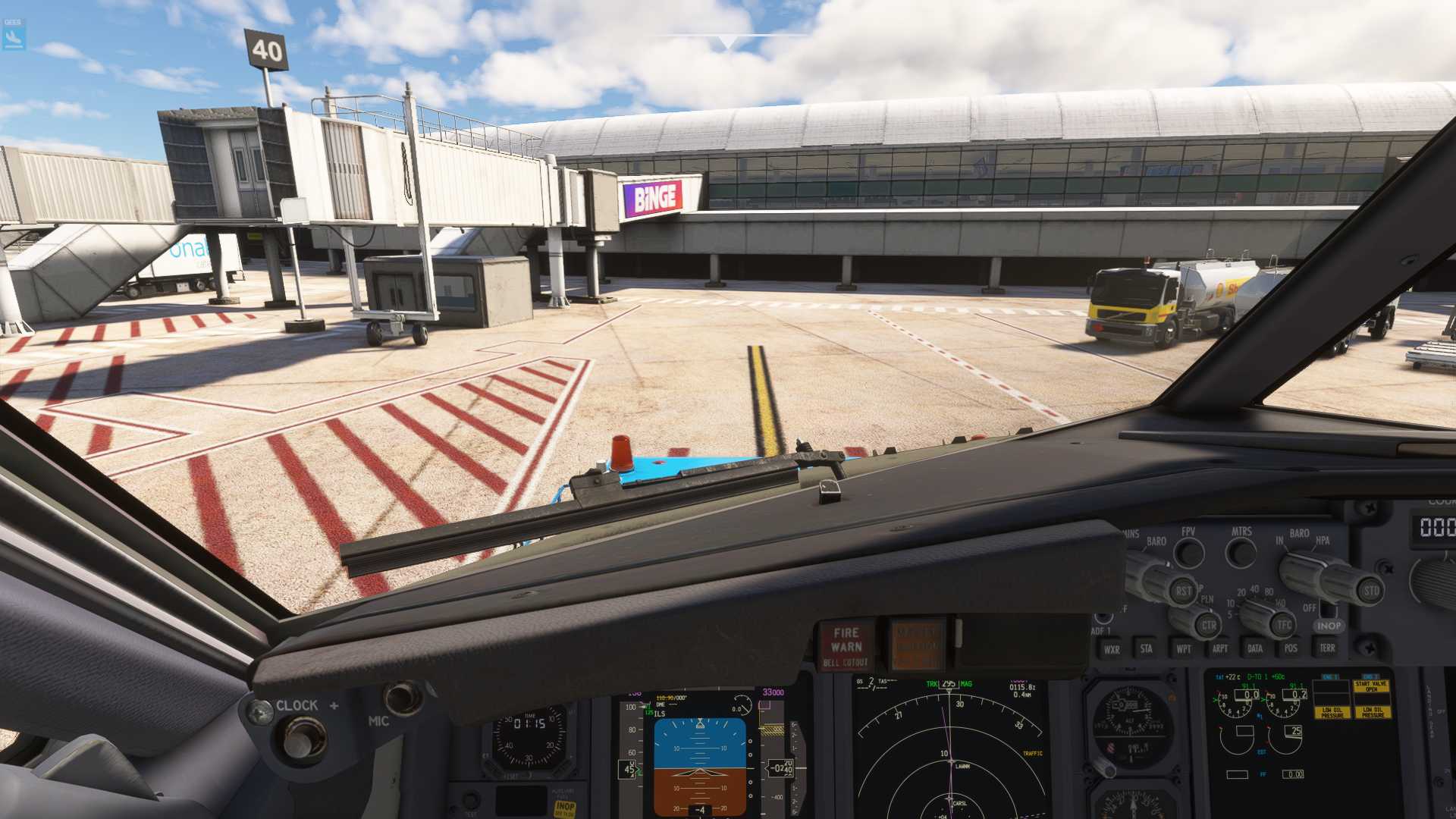Toggle the WXR weather radar button
The width and height of the screenshot is (1456, 819).
(x=1112, y=649)
